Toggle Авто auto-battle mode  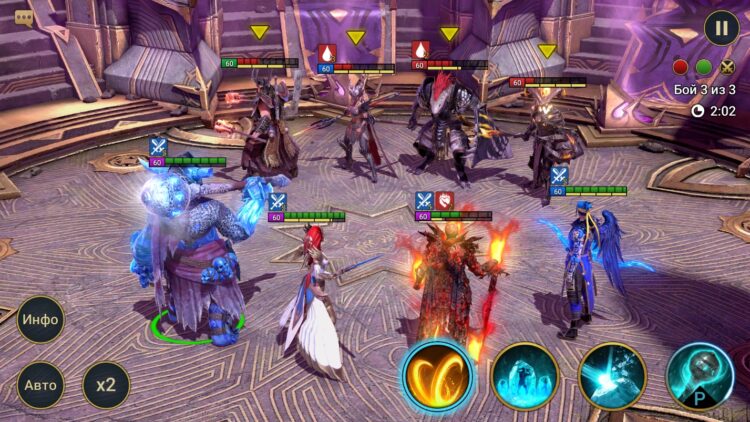point(40,385)
